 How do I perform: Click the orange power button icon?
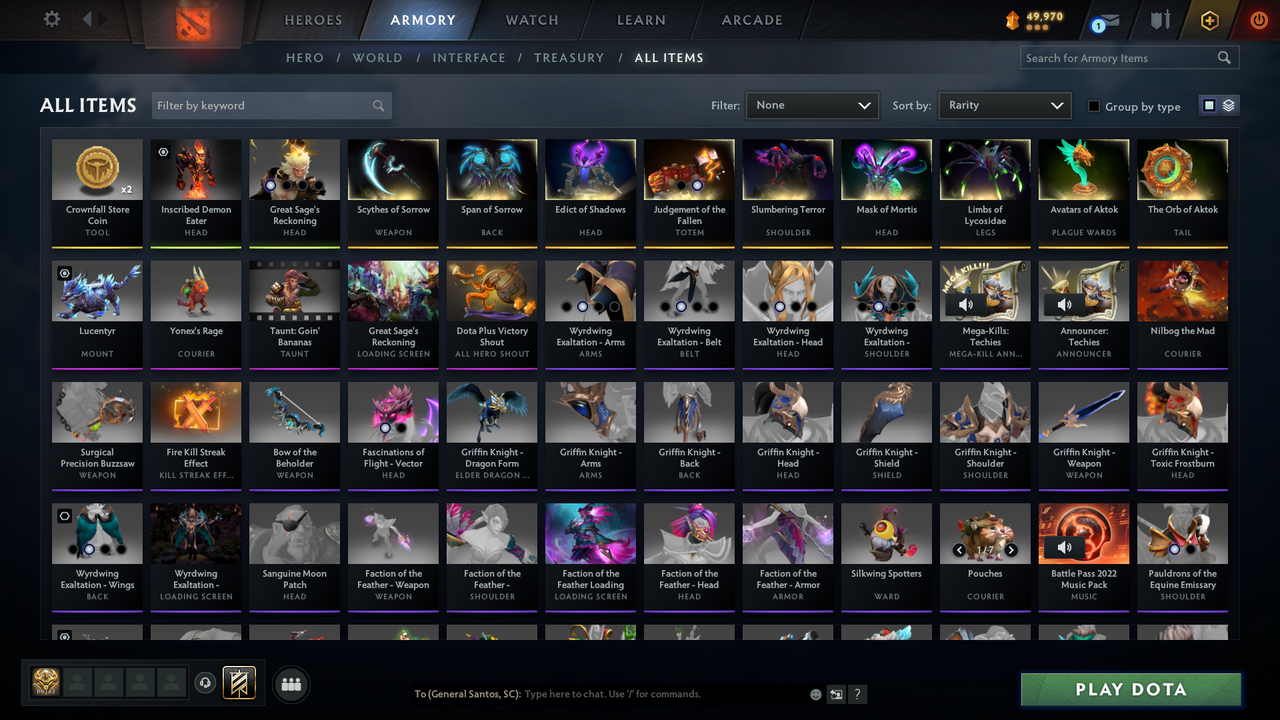coord(1258,18)
